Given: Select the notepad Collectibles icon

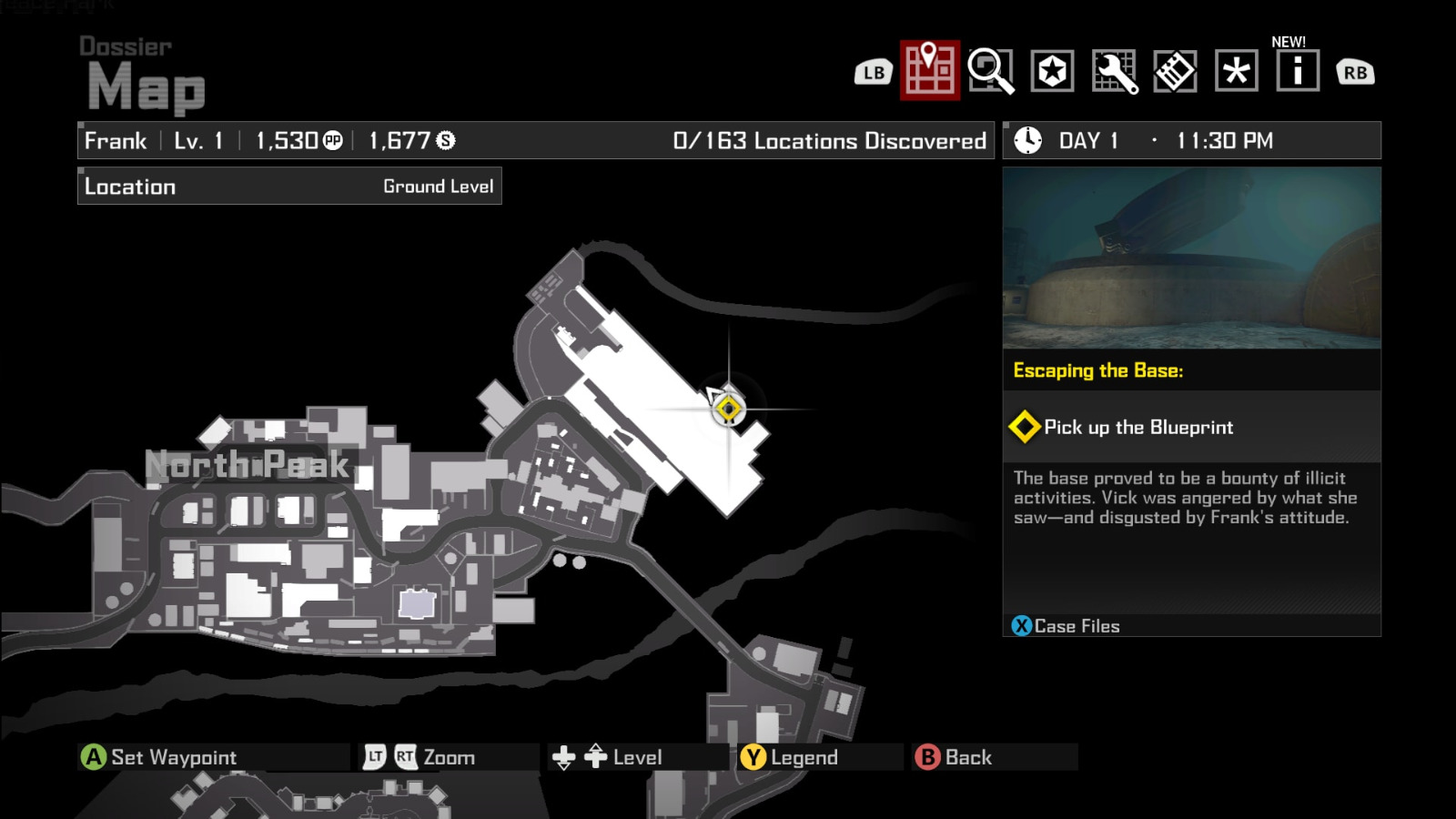Looking at the screenshot, I should 1176,71.
